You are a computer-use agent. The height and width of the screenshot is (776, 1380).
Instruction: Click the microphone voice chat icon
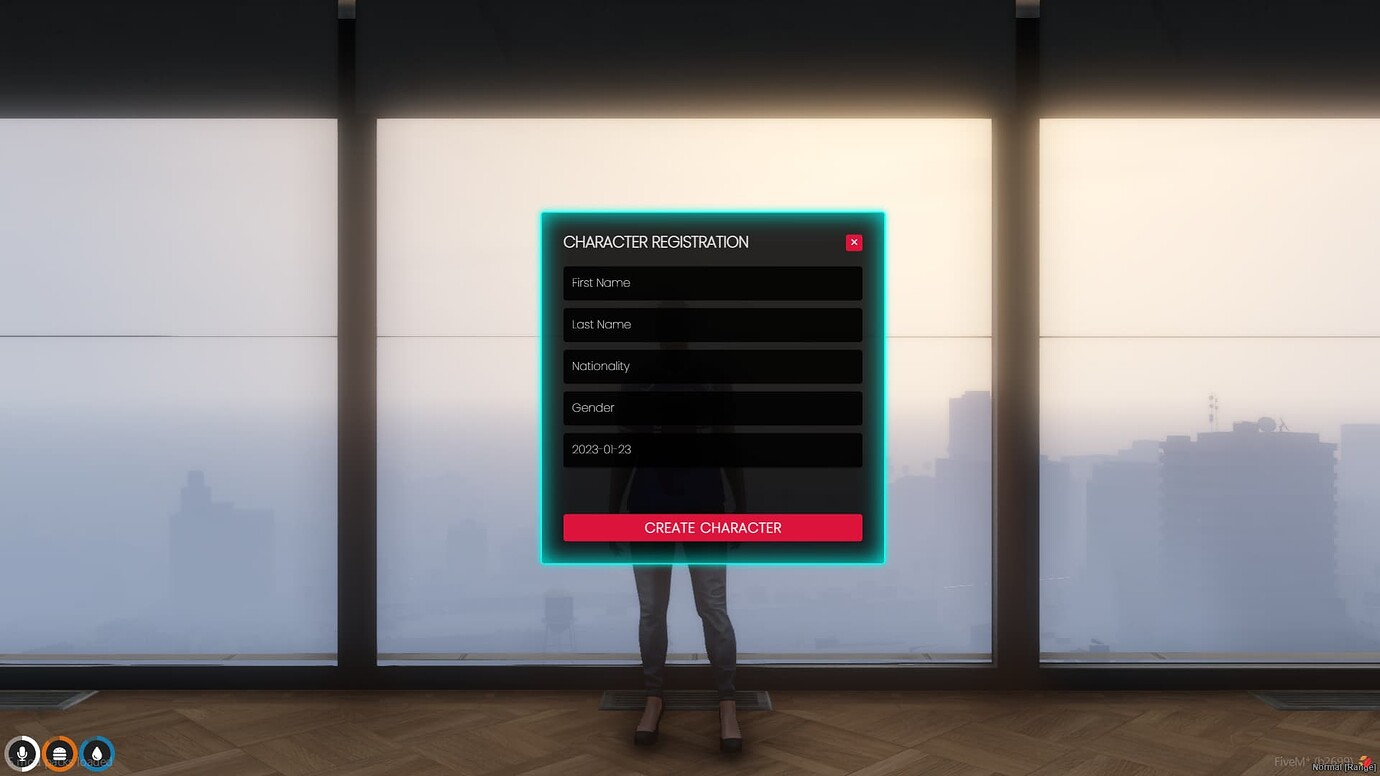pos(22,753)
